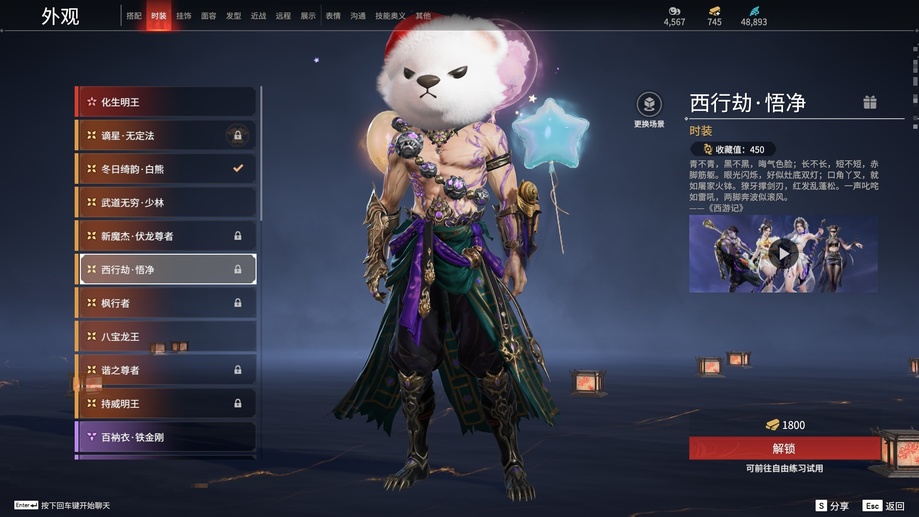919x517 pixels.
Task: Choose the 摘星·无定法 outfit
Action: pos(166,135)
